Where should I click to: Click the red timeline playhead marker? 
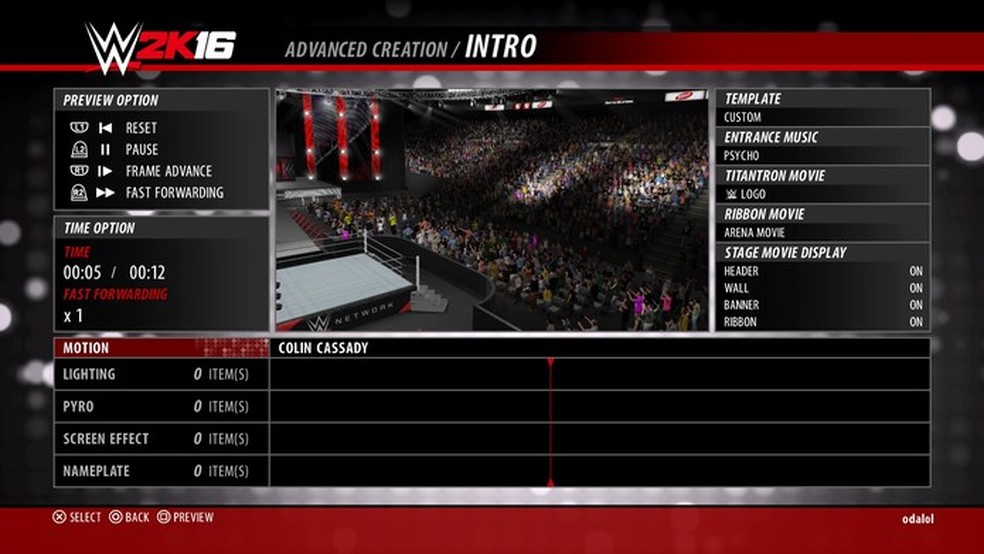tap(549, 363)
